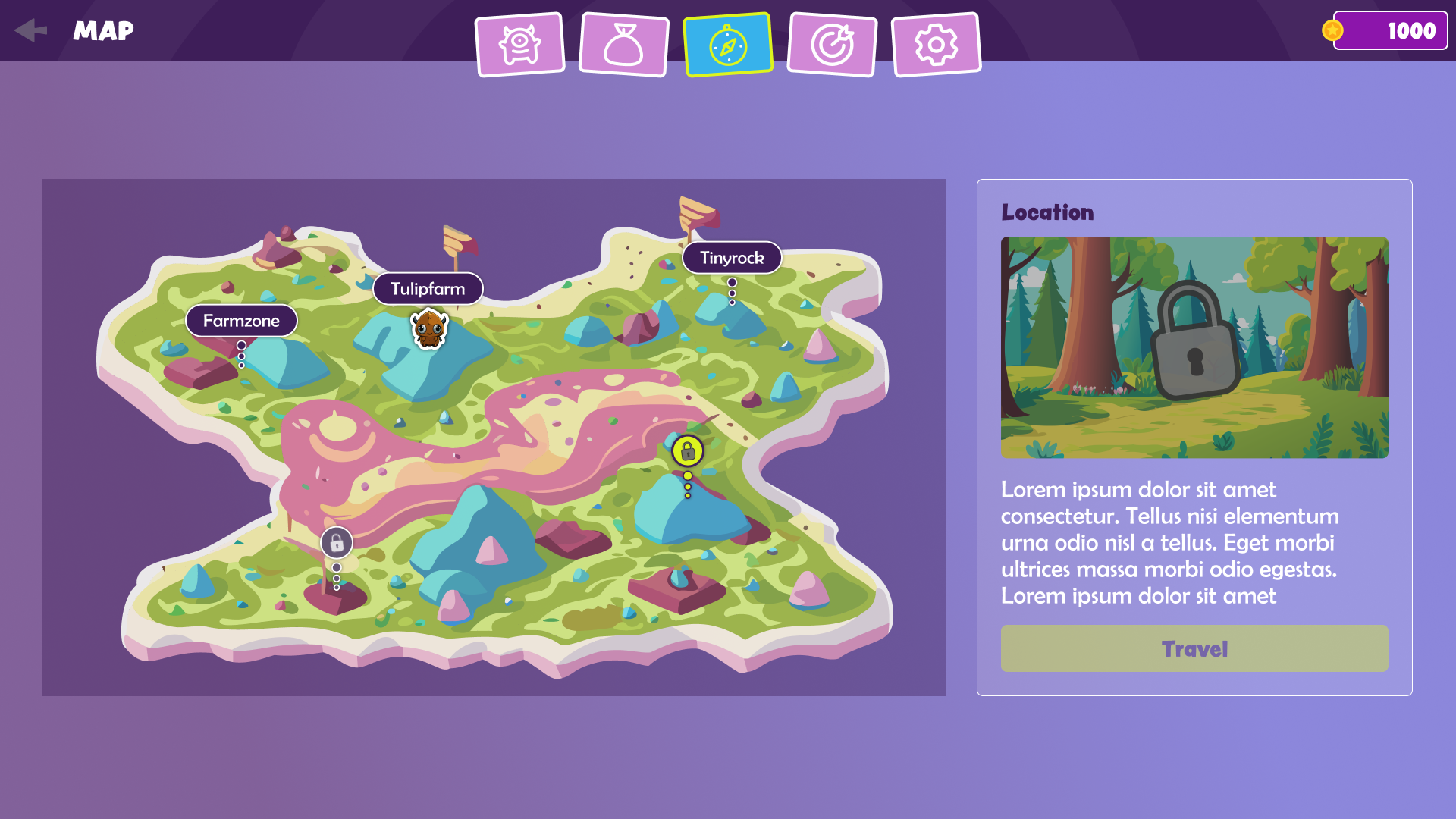Click the Travel button
Image resolution: width=1456 pixels, height=819 pixels.
(1194, 648)
